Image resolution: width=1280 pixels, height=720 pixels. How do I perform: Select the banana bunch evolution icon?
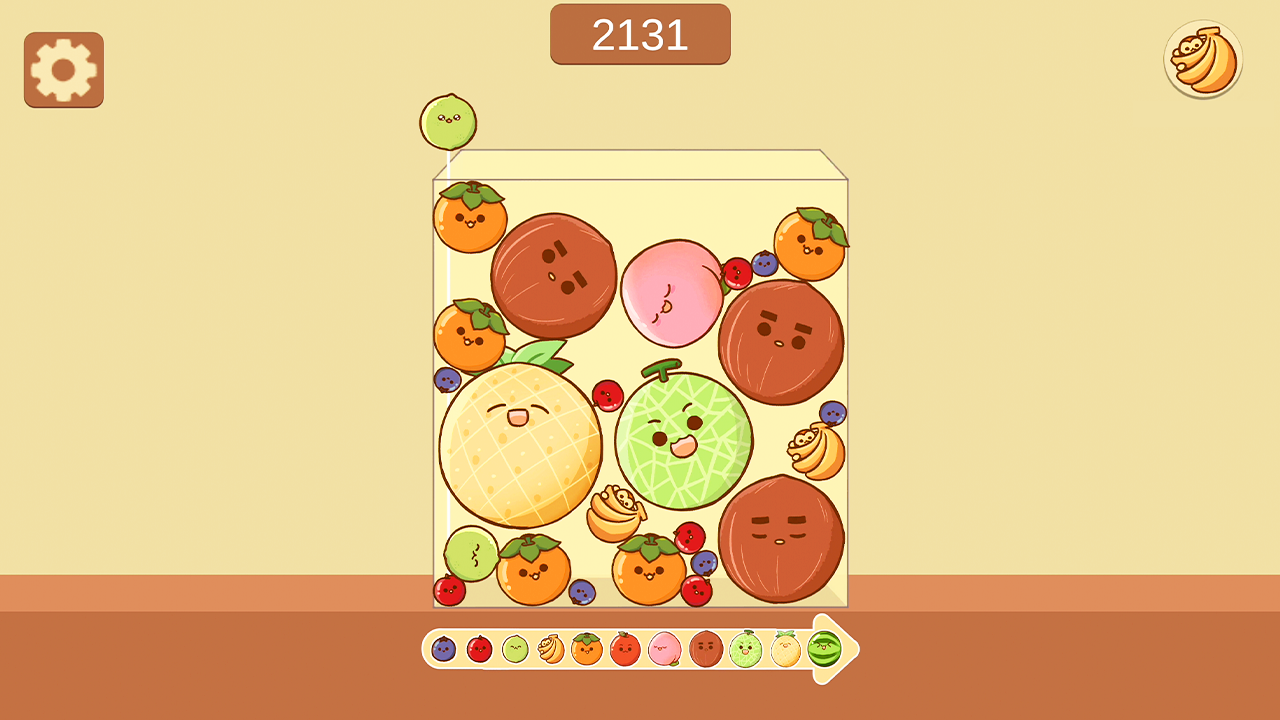(x=550, y=649)
